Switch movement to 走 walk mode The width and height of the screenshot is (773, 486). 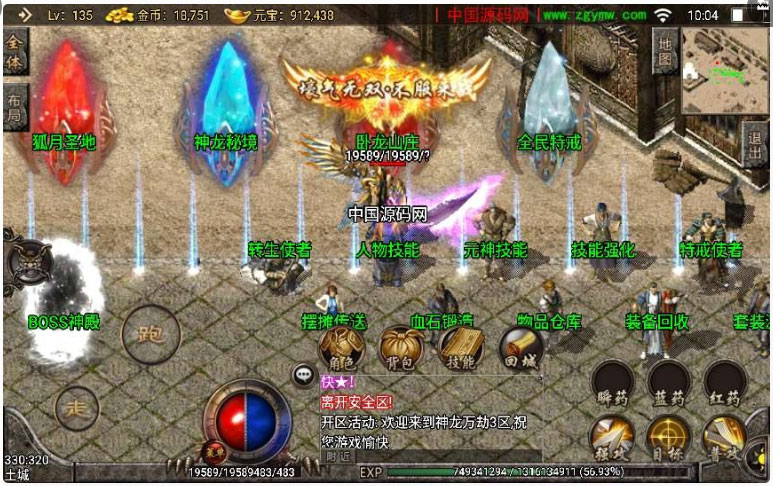(x=77, y=407)
